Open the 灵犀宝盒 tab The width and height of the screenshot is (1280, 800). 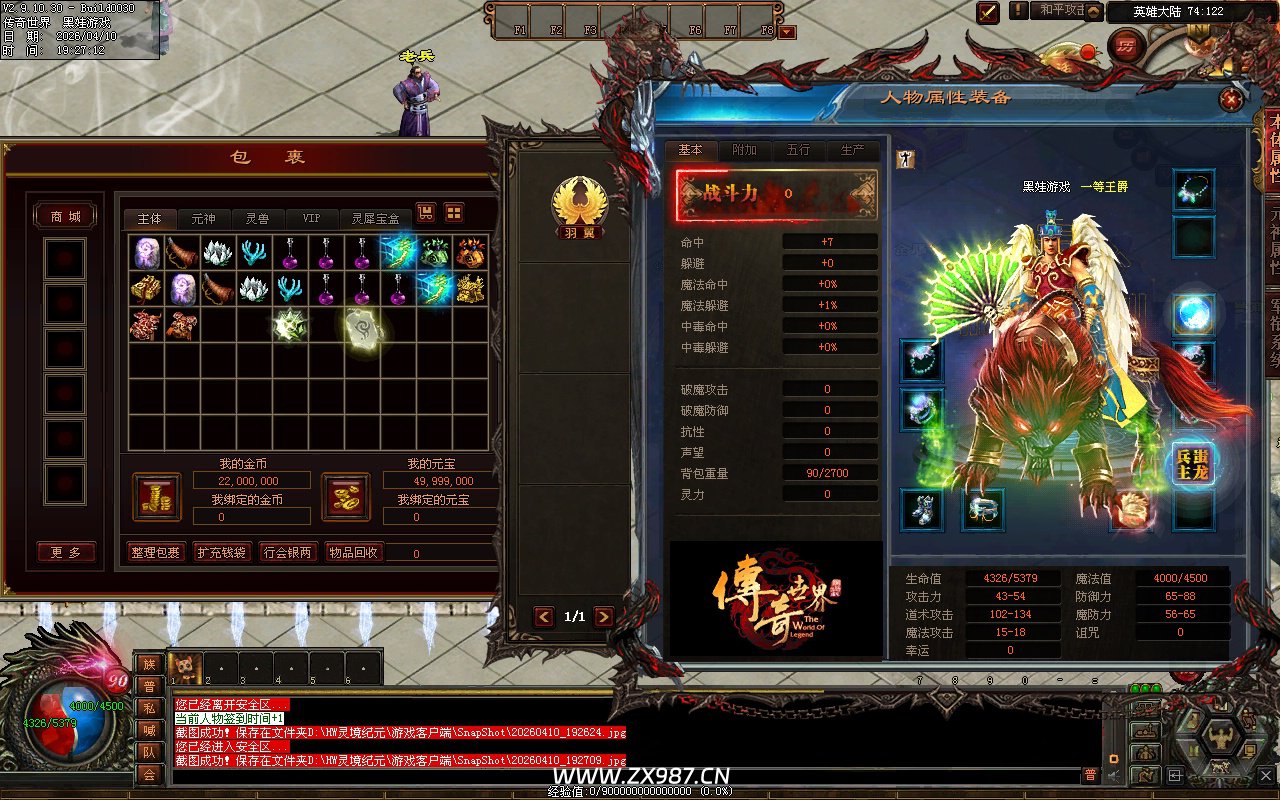pos(375,218)
